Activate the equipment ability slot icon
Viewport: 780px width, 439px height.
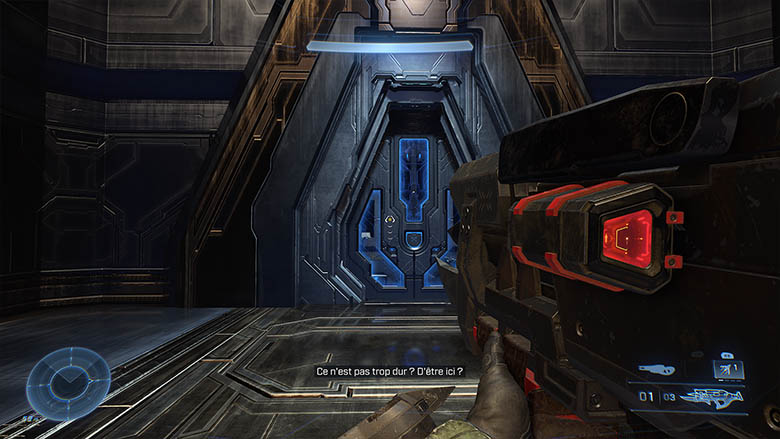pyautogui.click(x=727, y=369)
